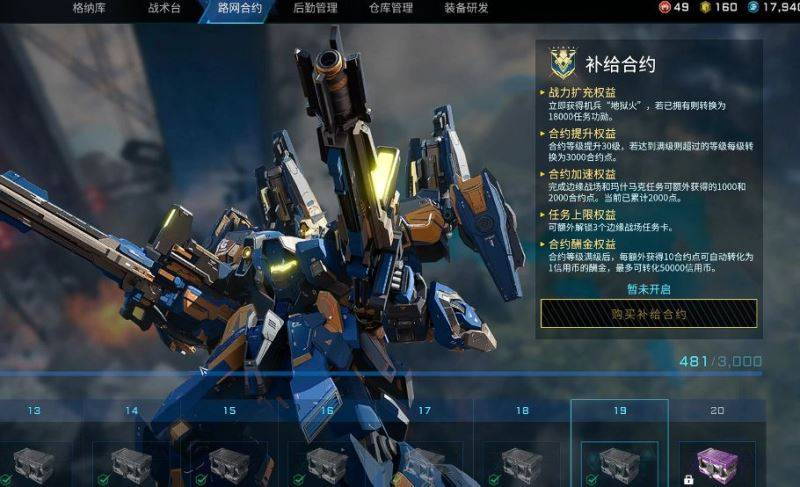The height and width of the screenshot is (487, 800).
Task: Select the level 17 reward crate
Action: pos(424,464)
